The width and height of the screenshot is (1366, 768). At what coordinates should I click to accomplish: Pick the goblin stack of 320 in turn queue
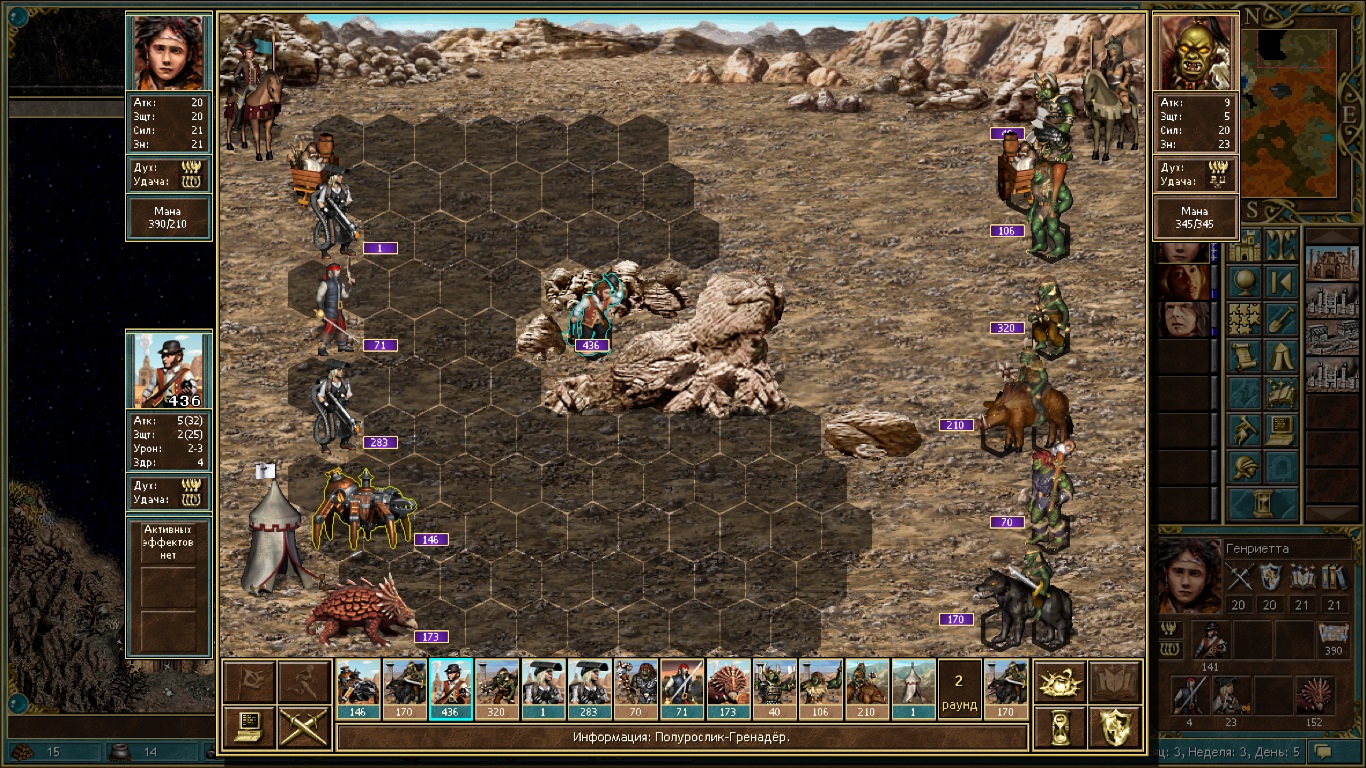point(497,688)
